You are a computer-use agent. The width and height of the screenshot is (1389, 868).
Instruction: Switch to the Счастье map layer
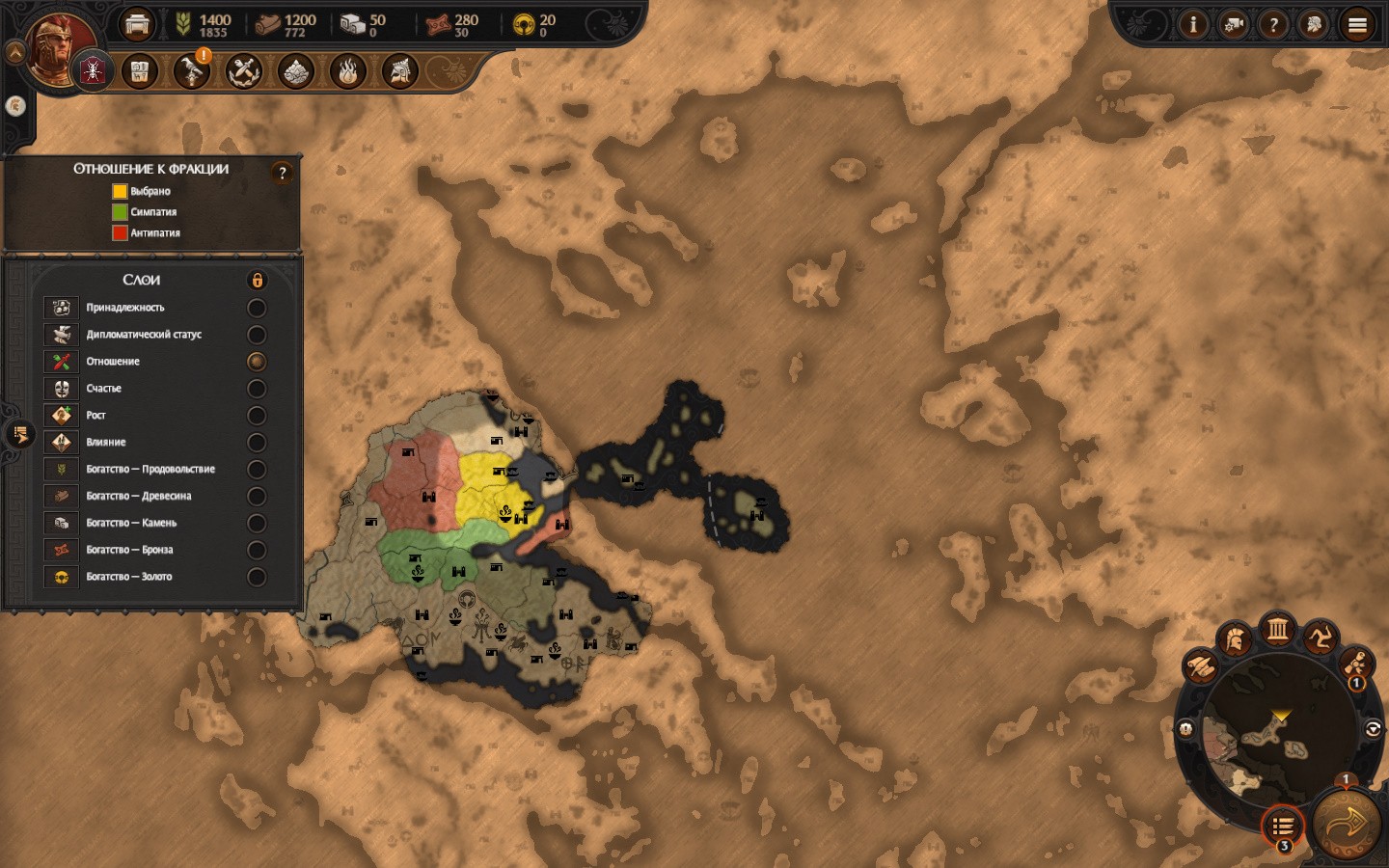click(257, 389)
